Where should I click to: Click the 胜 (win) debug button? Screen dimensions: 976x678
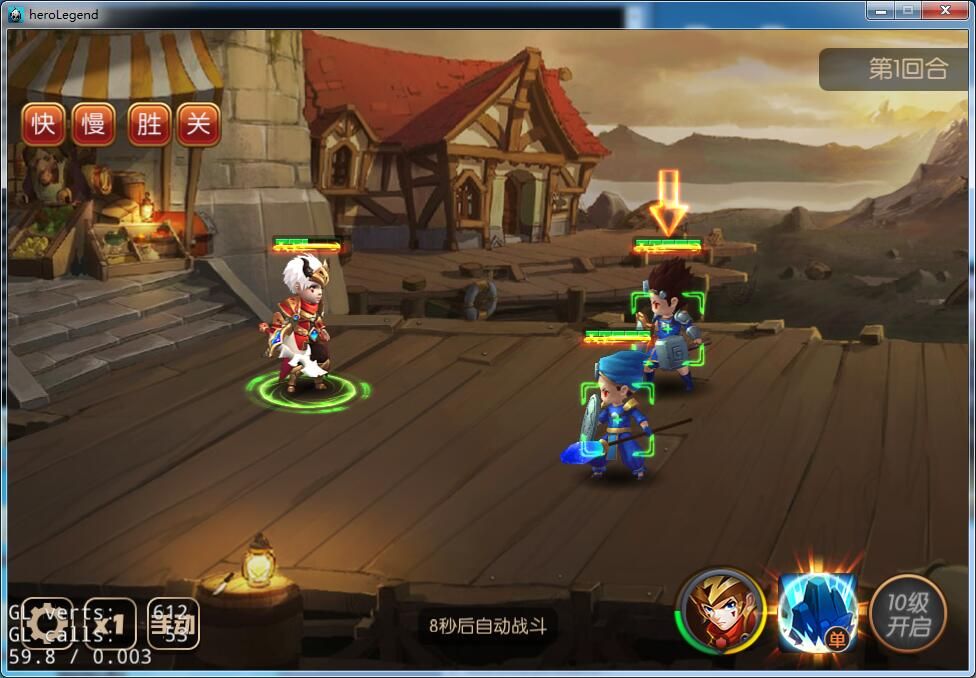pos(149,124)
